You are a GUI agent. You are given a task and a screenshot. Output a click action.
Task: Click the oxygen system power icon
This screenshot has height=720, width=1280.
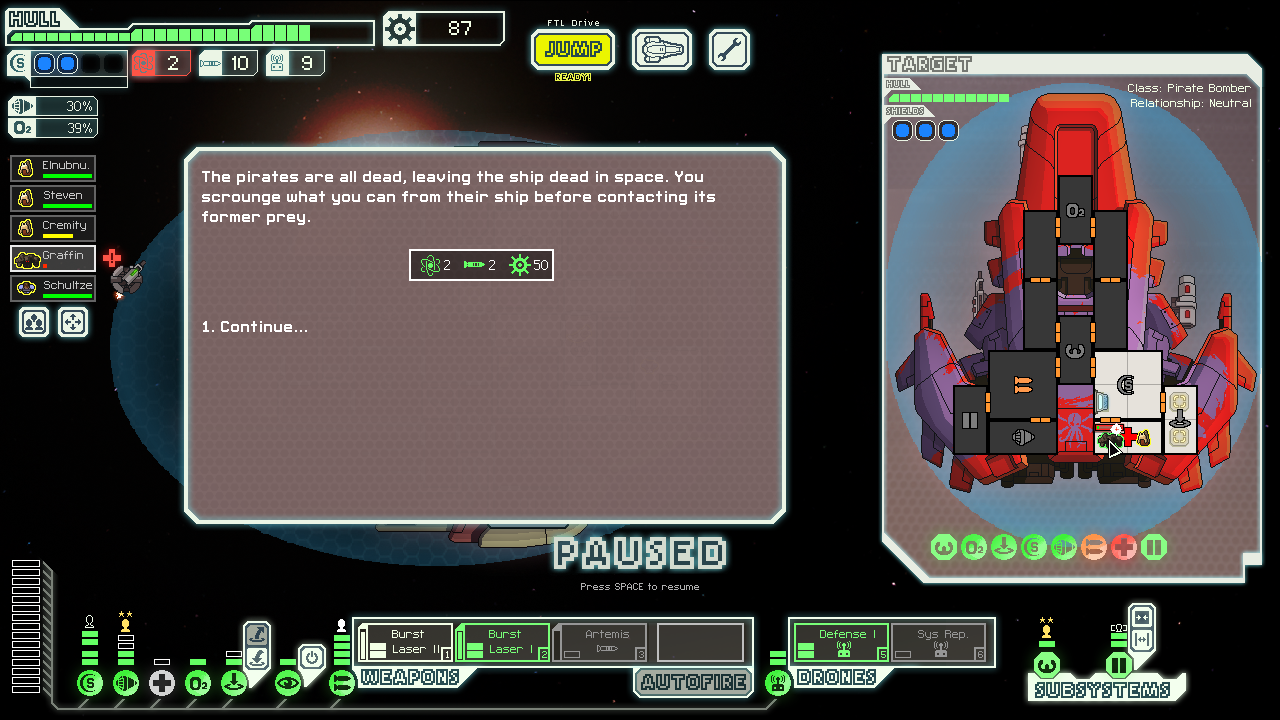198,683
